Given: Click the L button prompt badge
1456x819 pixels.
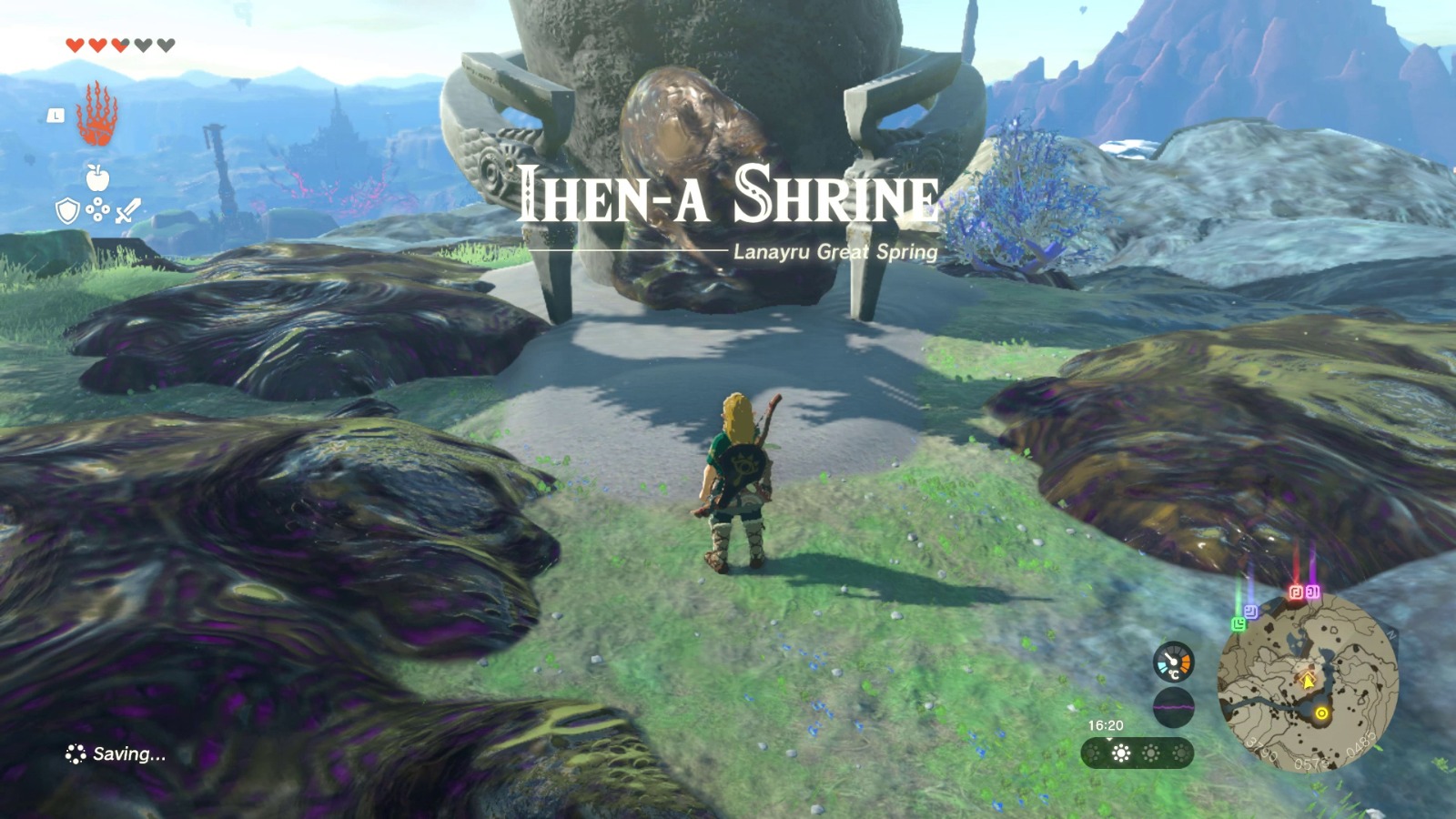Looking at the screenshot, I should tap(55, 116).
